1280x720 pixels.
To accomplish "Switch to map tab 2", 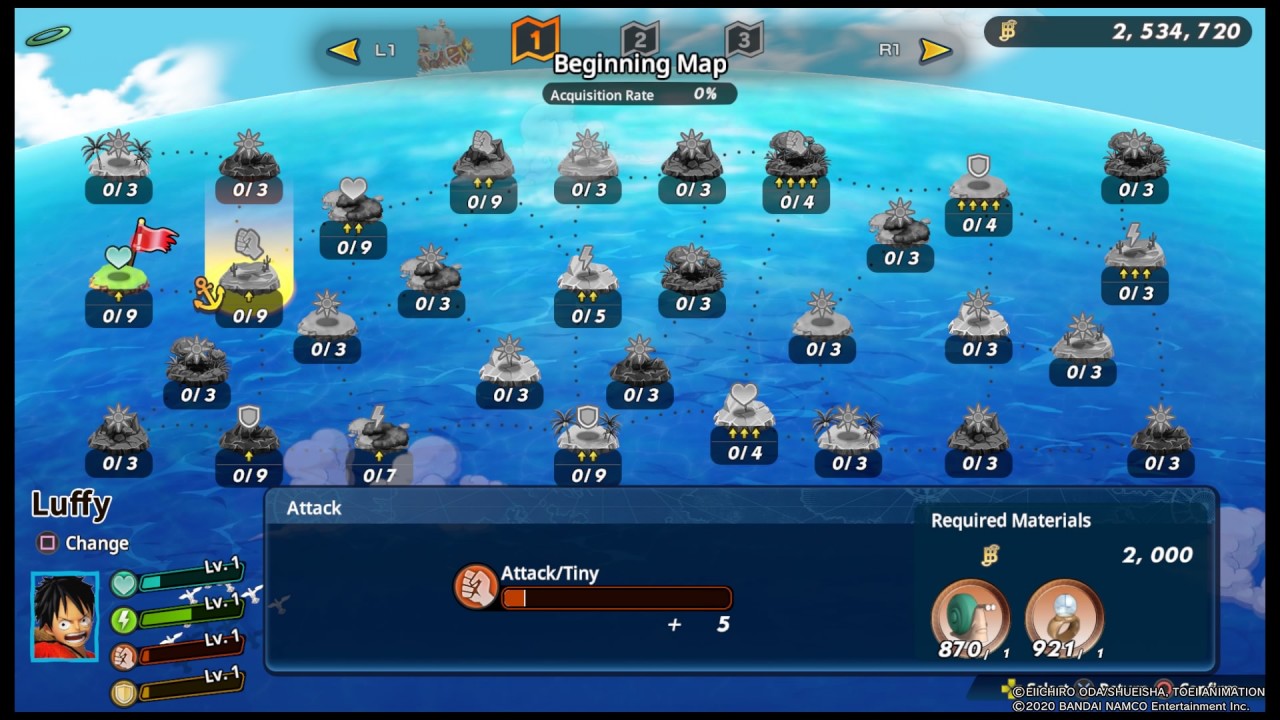I will tap(640, 40).
